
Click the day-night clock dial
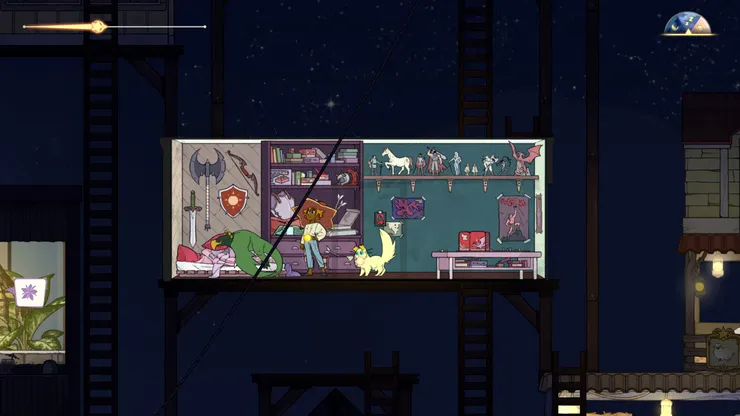click(688, 25)
